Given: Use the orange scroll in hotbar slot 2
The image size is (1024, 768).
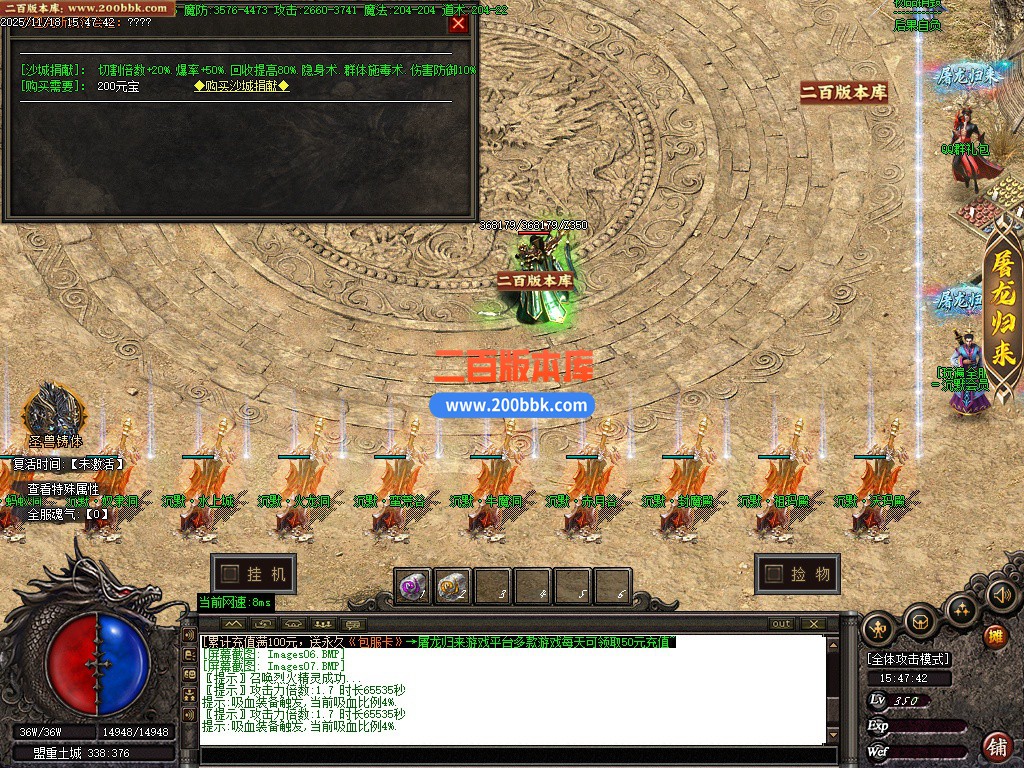Looking at the screenshot, I should [x=452, y=587].
